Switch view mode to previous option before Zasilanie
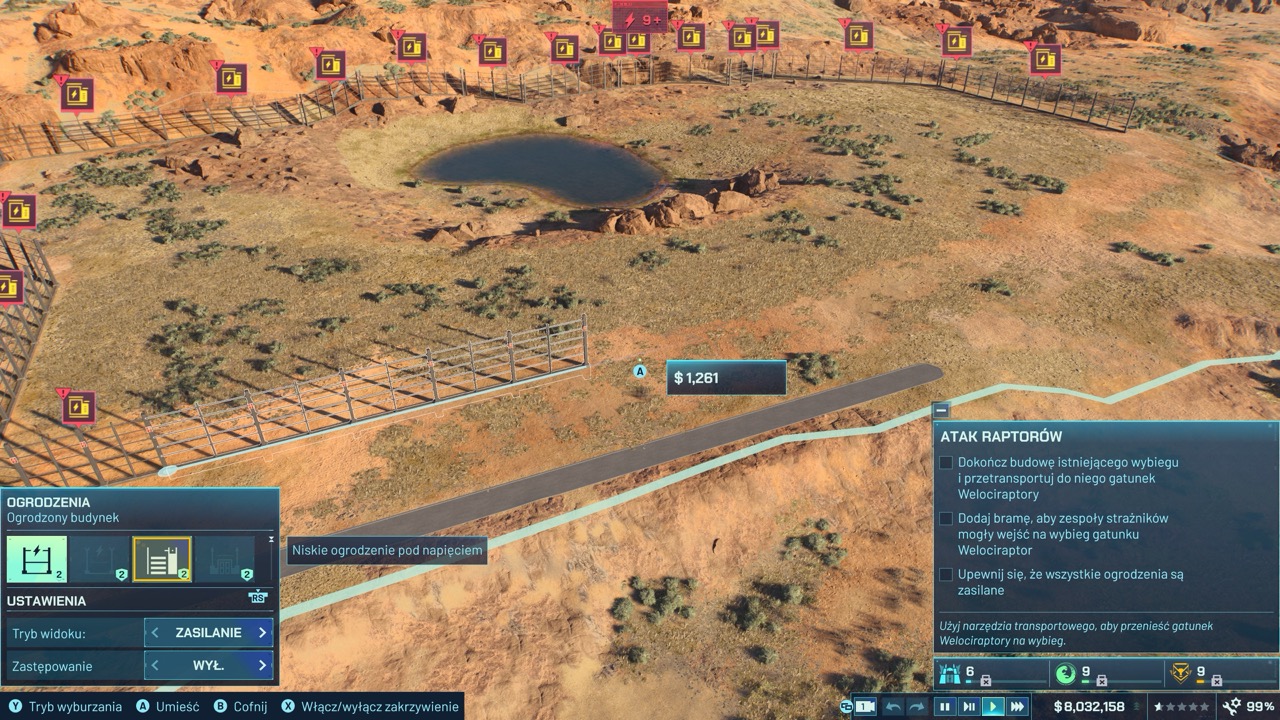This screenshot has height=720, width=1280. click(156, 633)
